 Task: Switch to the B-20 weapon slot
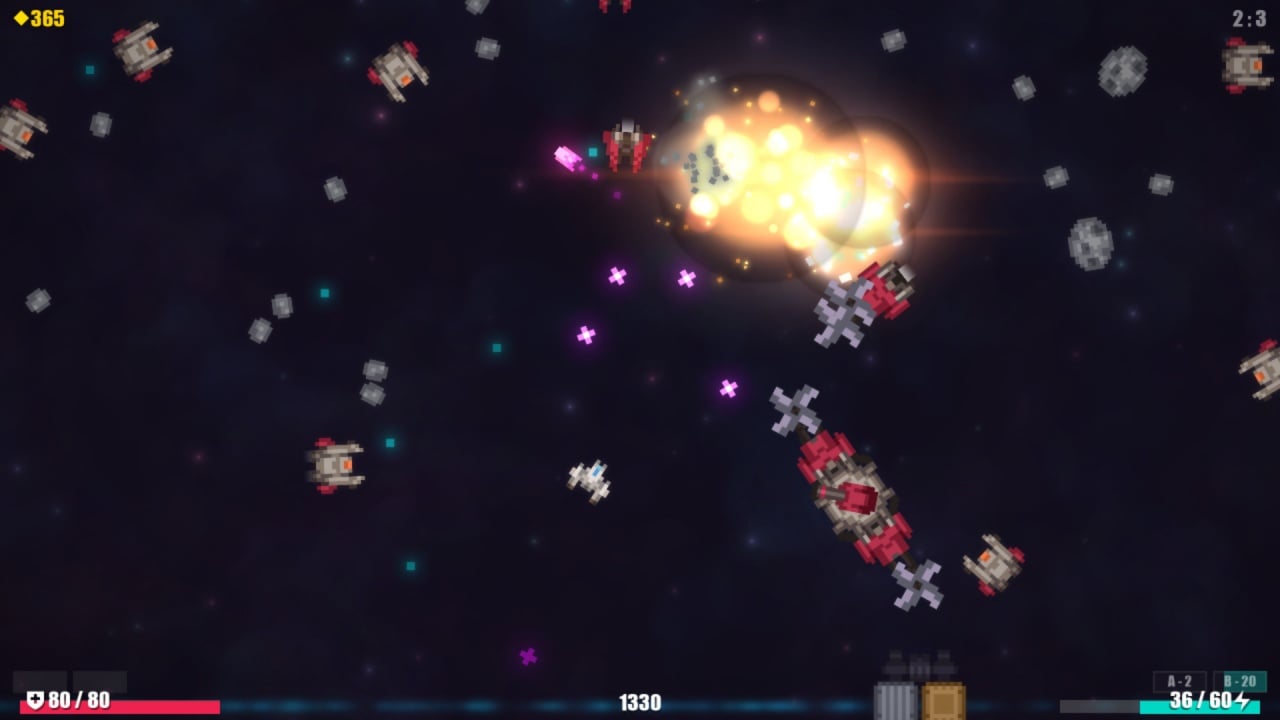(1240, 681)
